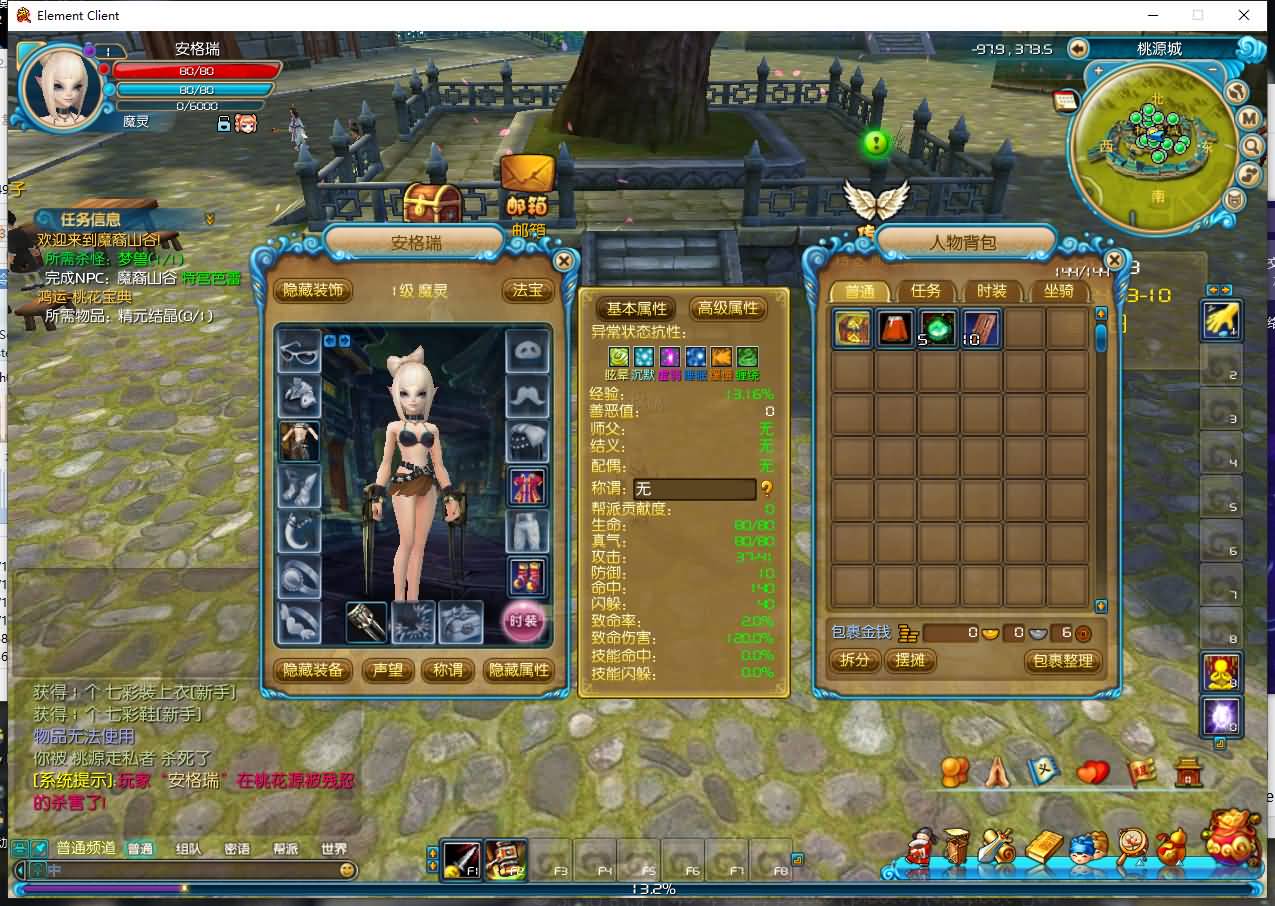Switch chat to the 世界 channel
The image size is (1275, 906).
click(x=334, y=849)
